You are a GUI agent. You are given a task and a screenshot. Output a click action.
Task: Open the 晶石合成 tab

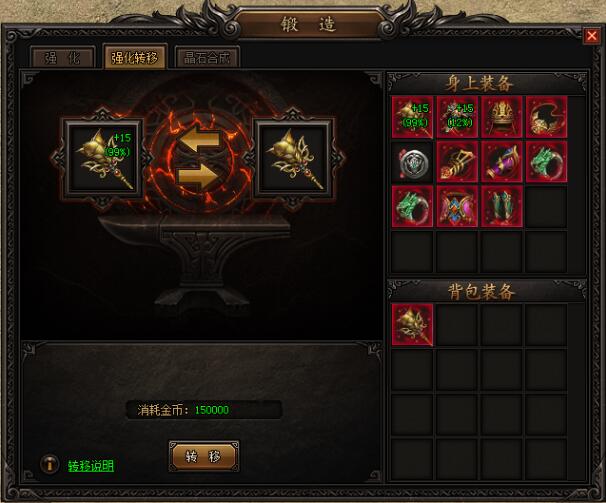click(x=207, y=58)
